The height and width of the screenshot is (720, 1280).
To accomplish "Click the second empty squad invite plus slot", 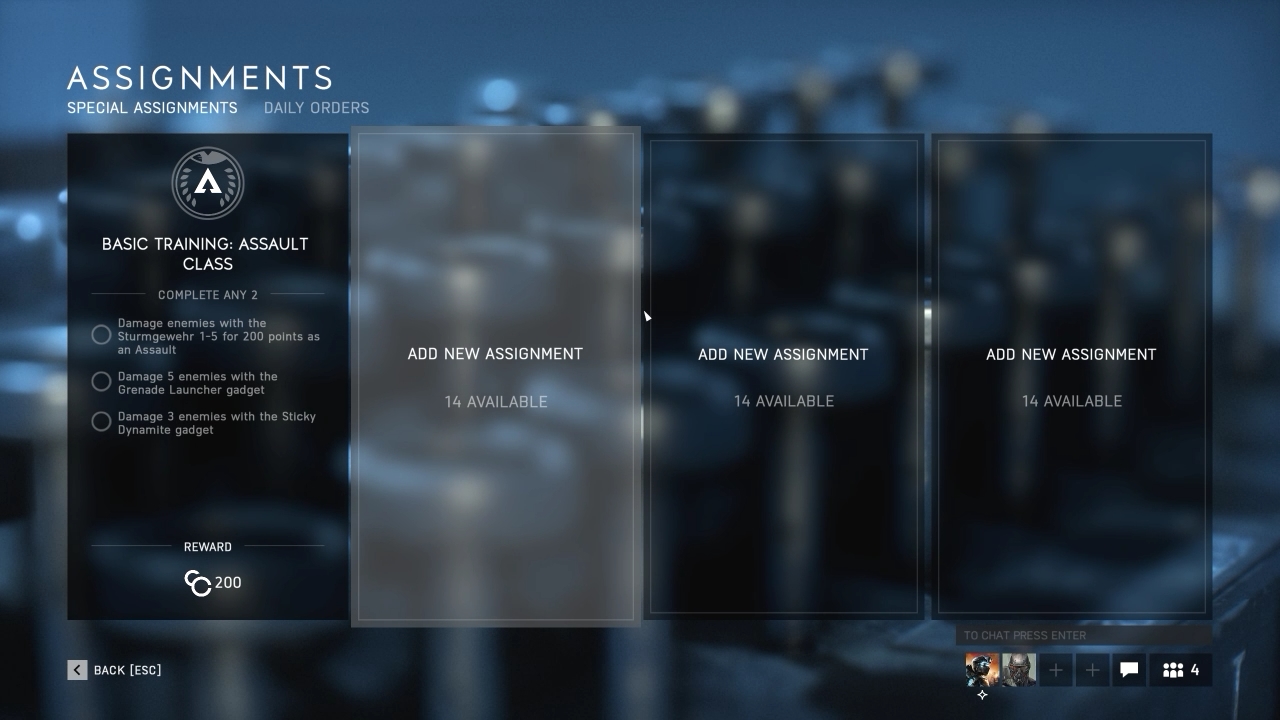I will click(x=1092, y=670).
